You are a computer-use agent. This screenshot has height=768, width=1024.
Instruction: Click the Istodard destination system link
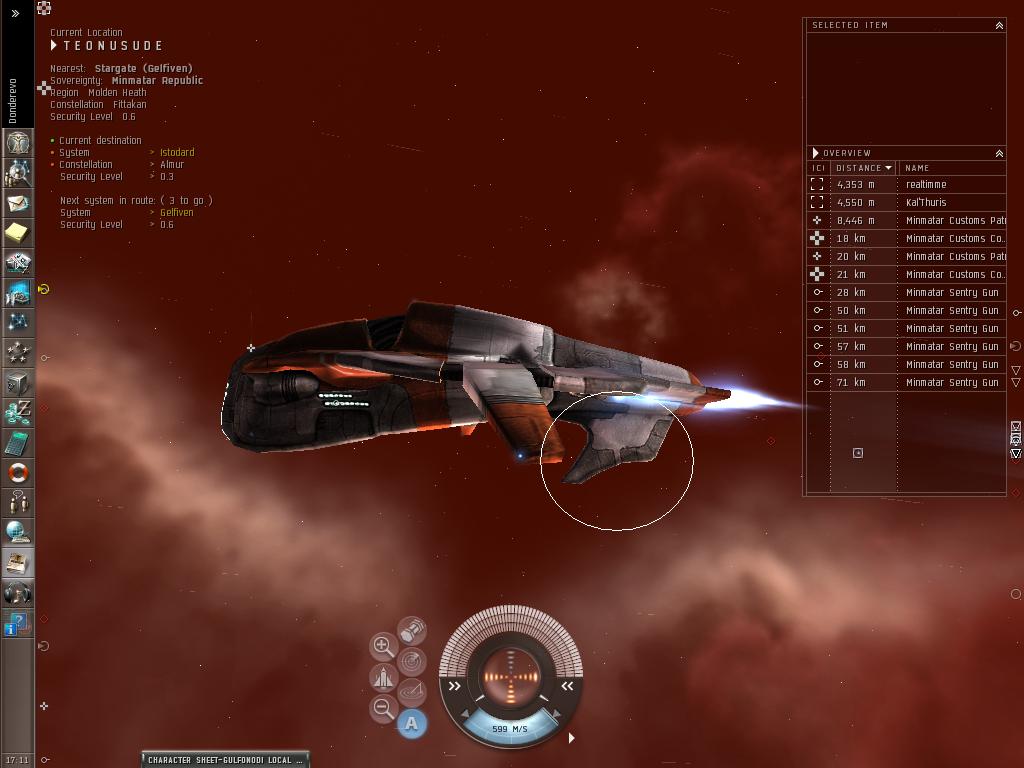tap(177, 153)
